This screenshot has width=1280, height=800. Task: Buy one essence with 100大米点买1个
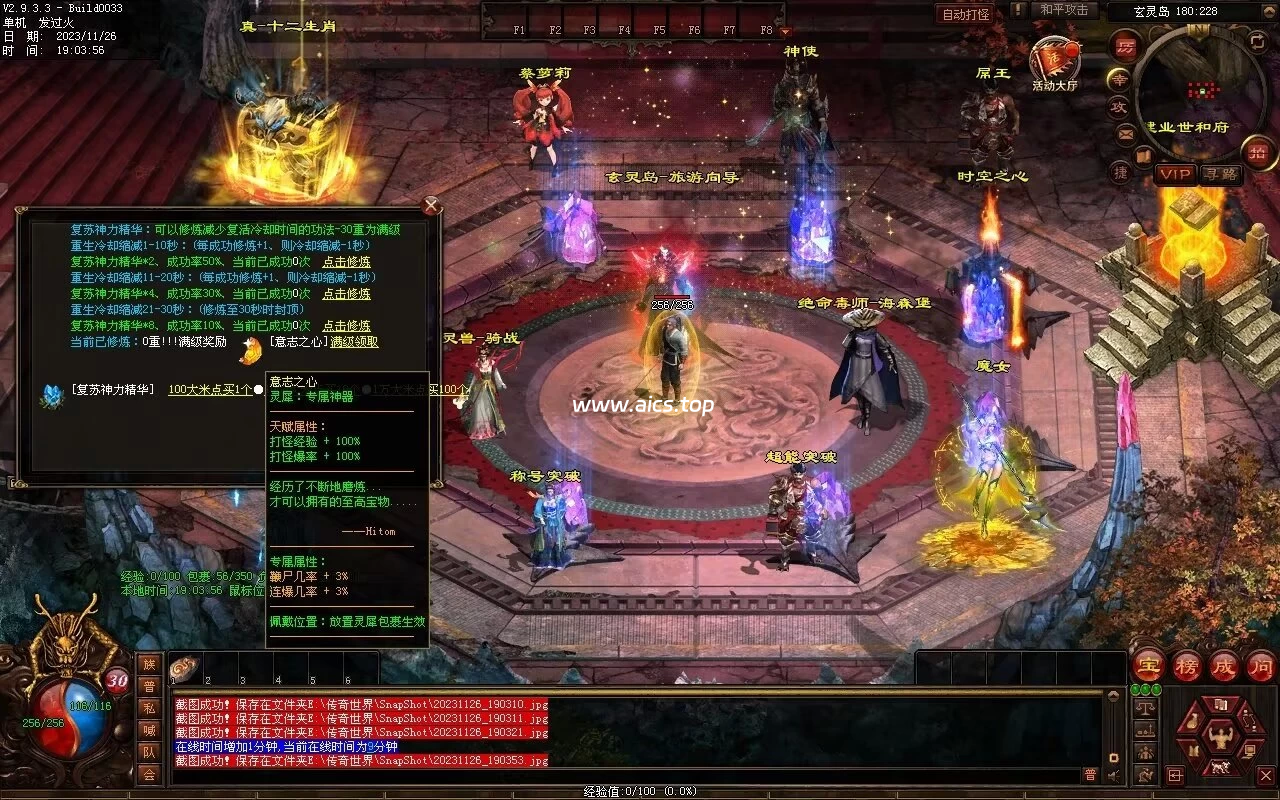click(210, 389)
